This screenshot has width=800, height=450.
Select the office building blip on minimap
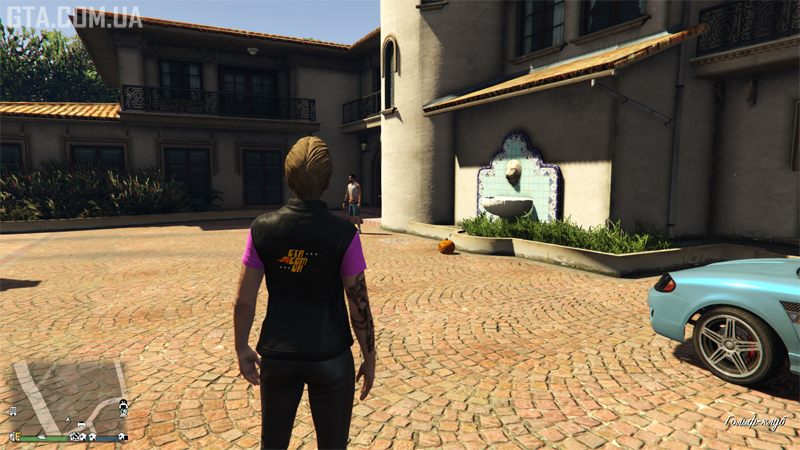[13, 411]
